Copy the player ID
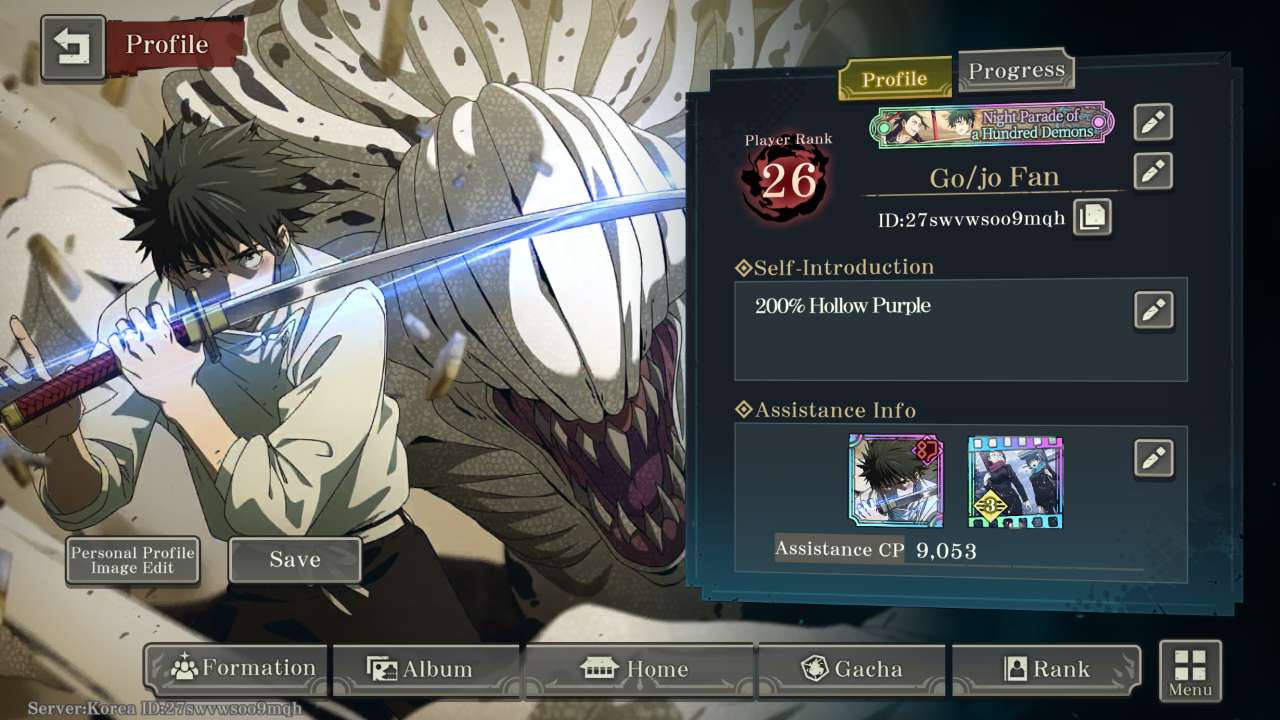Image resolution: width=1280 pixels, height=720 pixels. (x=1091, y=217)
